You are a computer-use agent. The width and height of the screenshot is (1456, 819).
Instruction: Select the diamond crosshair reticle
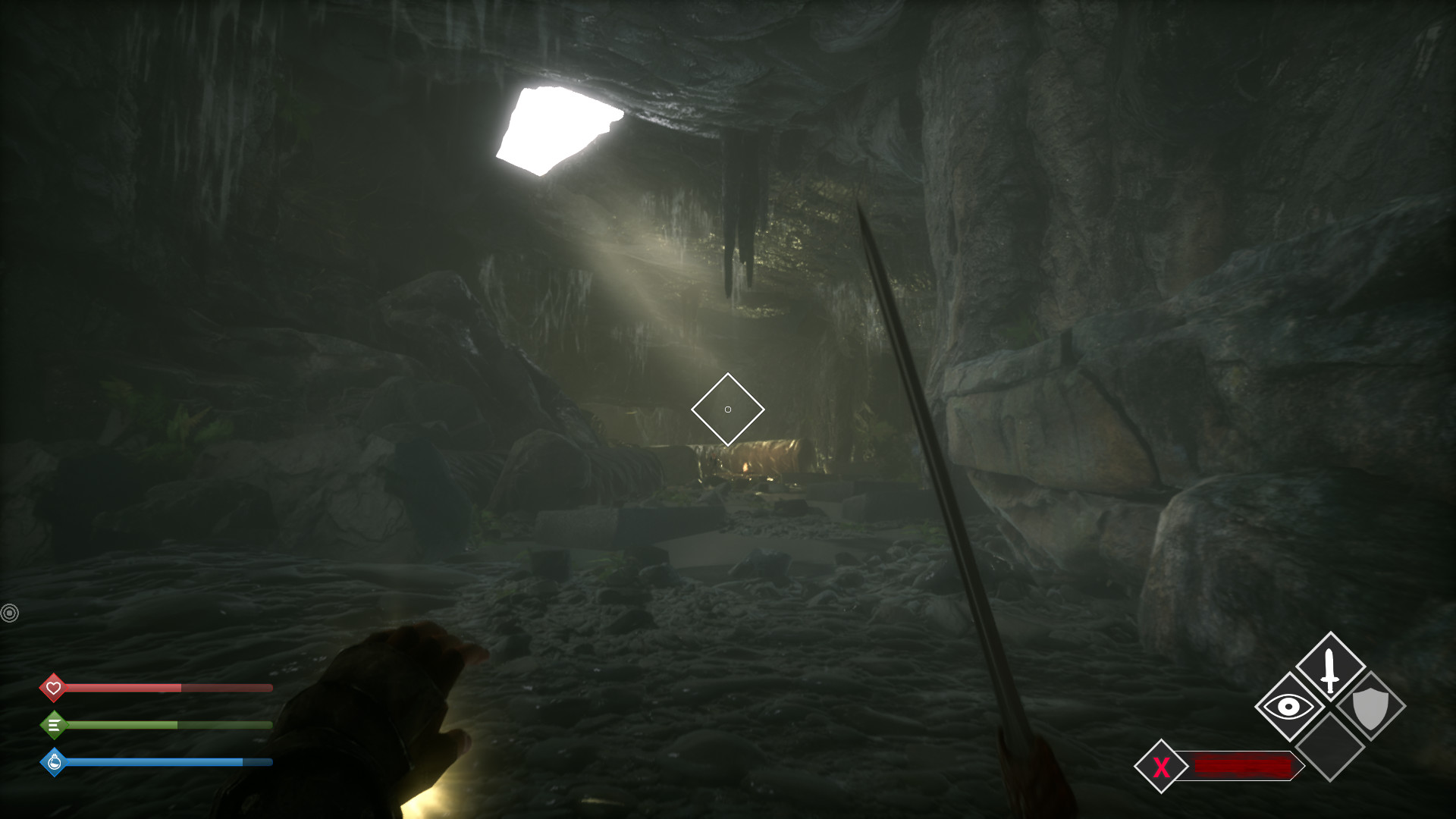pyautogui.click(x=729, y=409)
